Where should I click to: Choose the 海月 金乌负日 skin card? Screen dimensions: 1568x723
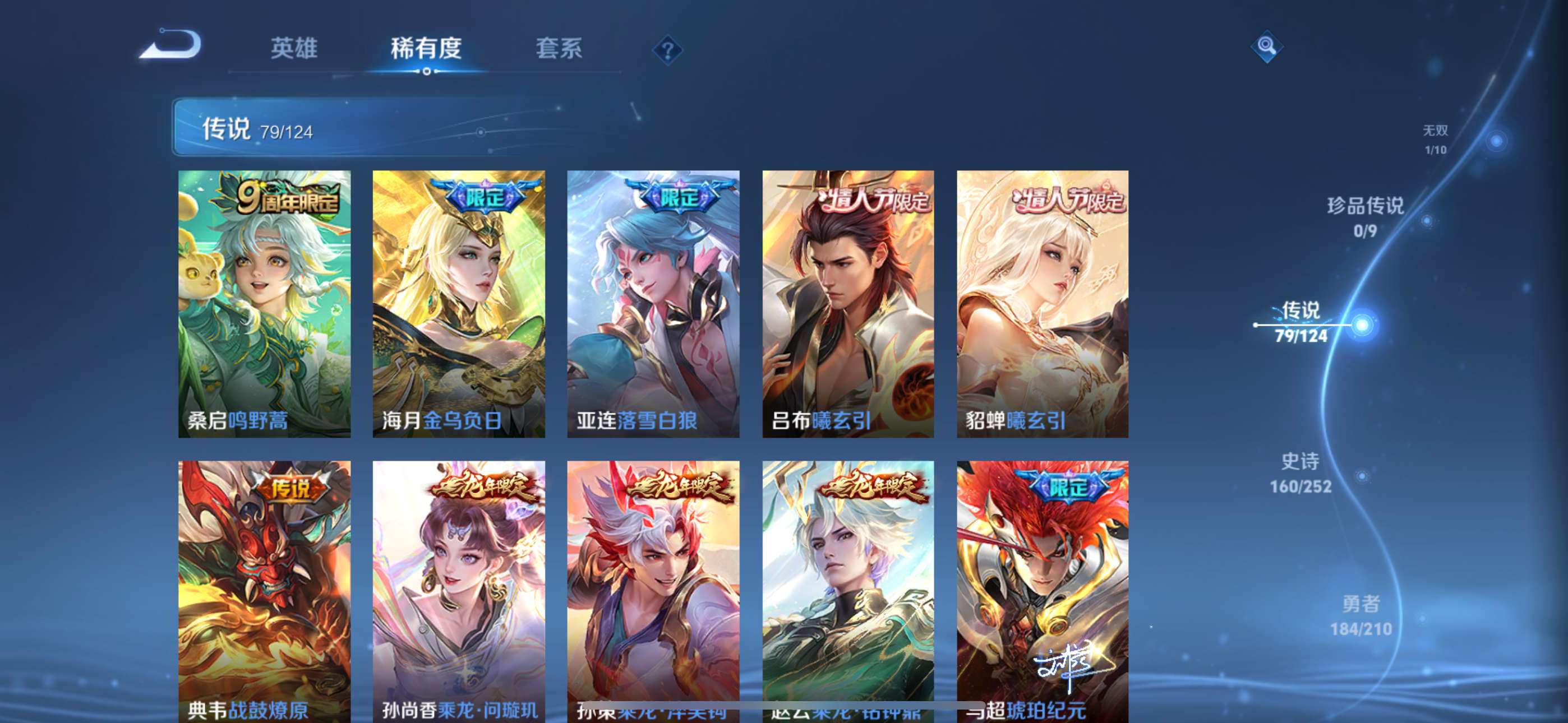tap(458, 304)
